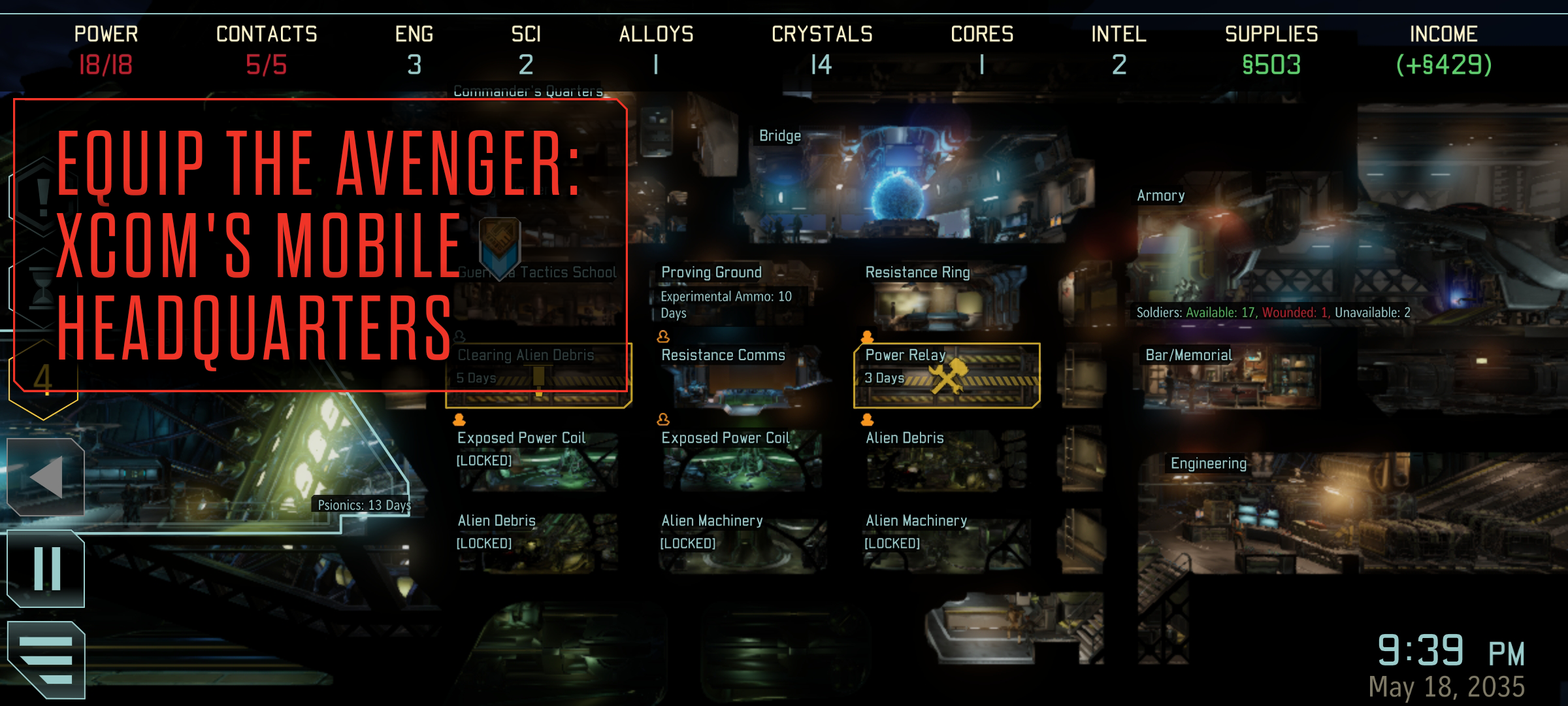This screenshot has height=706, width=1568.
Task: Pause the game with the pause button
Action: (46, 569)
